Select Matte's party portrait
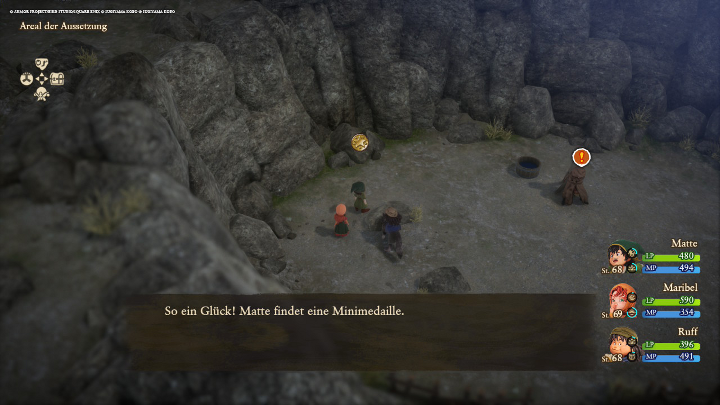 [620, 258]
